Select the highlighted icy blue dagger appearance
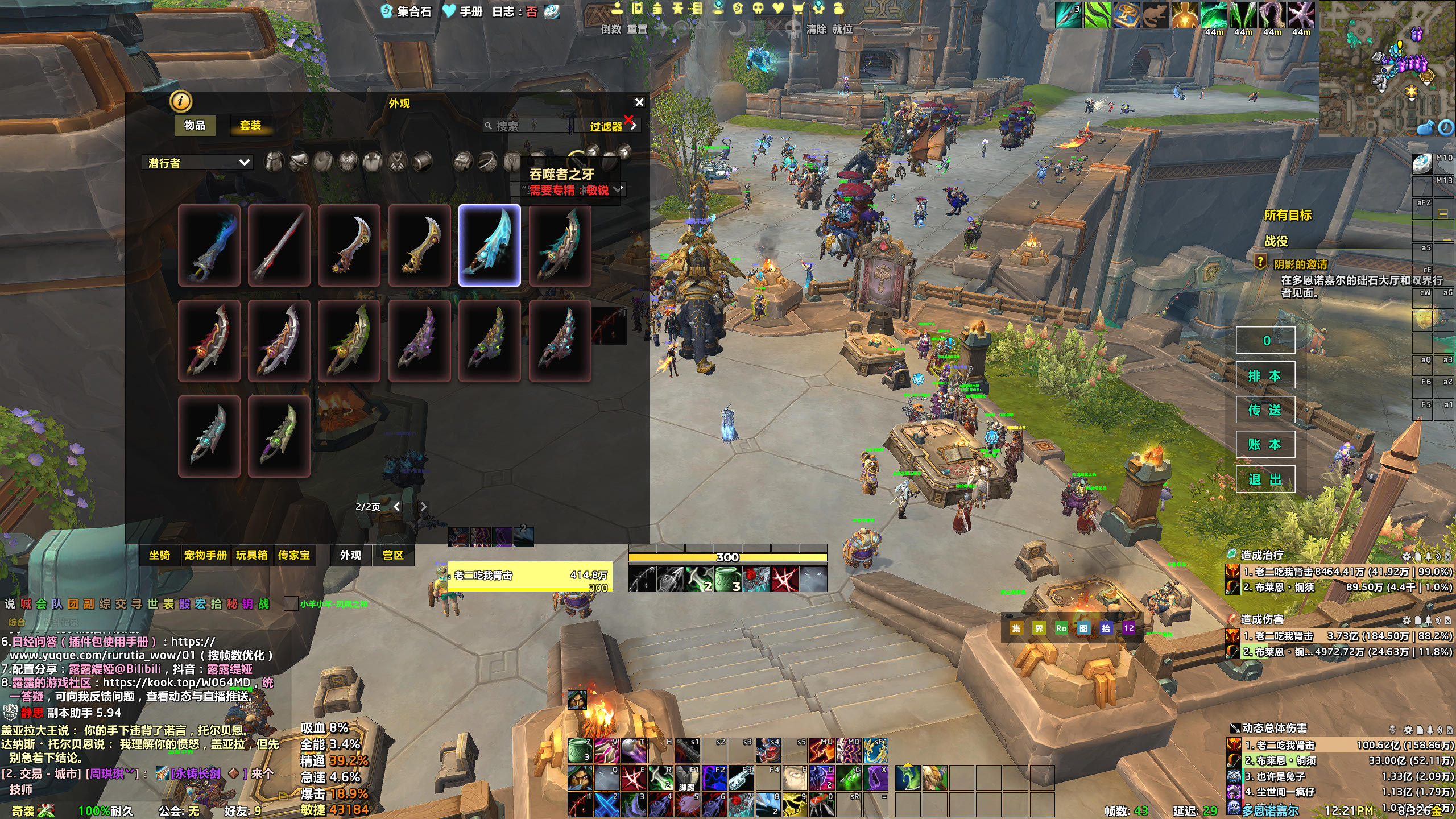Viewport: 1456px width, 819px height. coord(490,245)
